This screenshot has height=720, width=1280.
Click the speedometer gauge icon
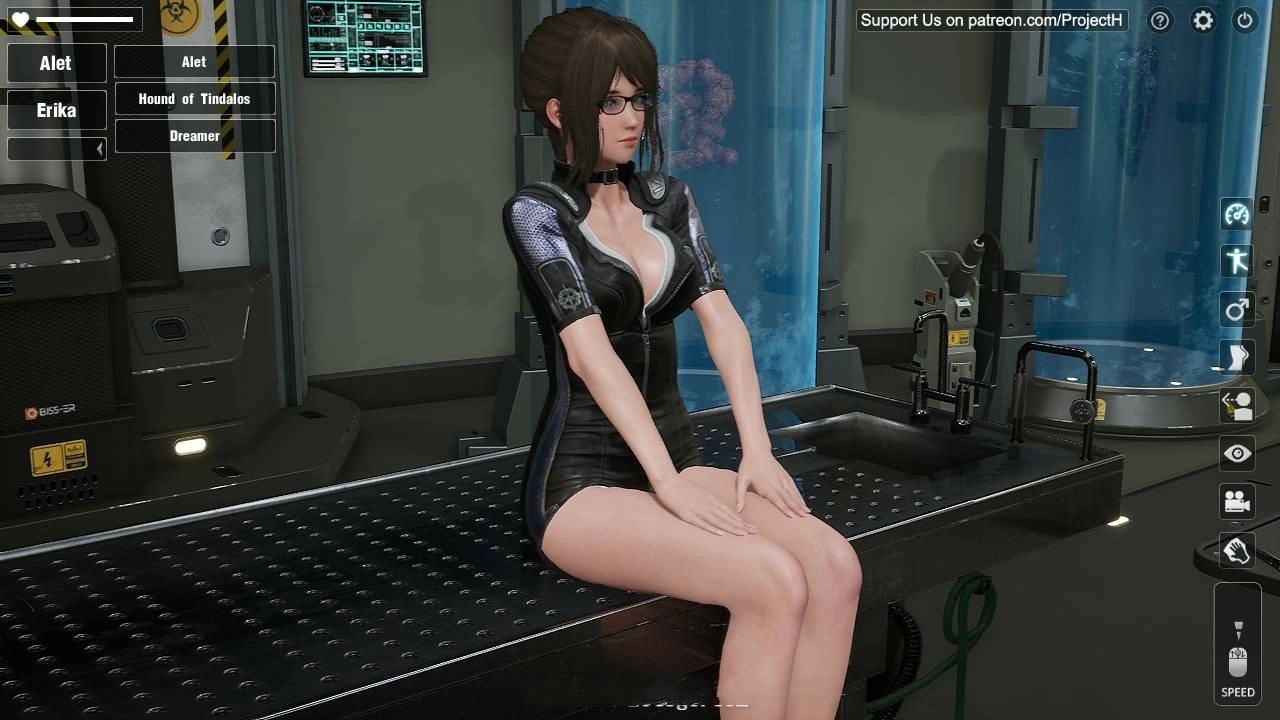click(x=1237, y=214)
